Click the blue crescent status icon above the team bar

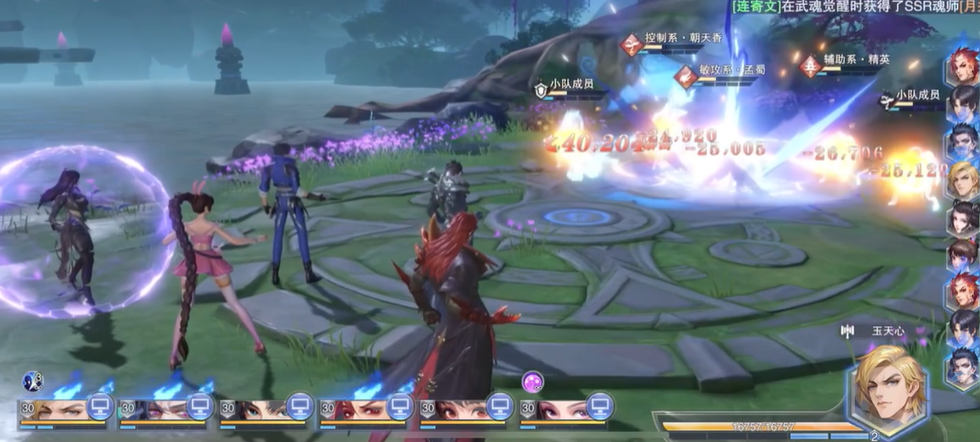tap(32, 381)
